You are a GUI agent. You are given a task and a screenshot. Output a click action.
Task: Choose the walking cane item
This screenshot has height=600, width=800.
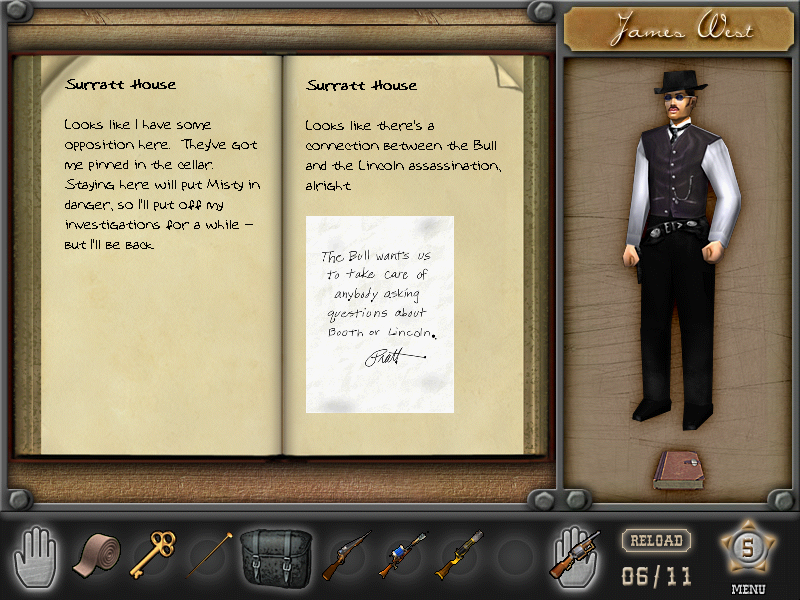tap(209, 555)
